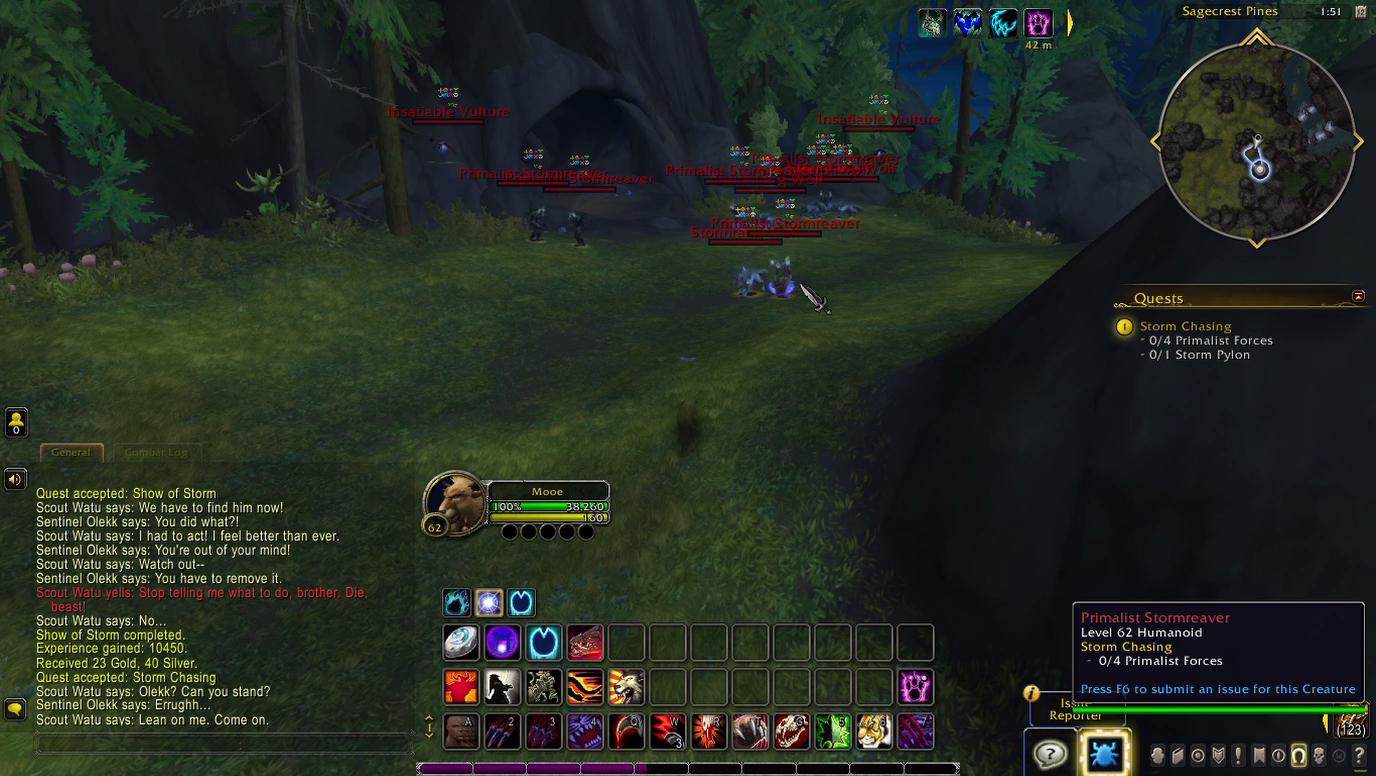The height and width of the screenshot is (776, 1376).
Task: Click the purple glowing paw print ability
Action: (x=915, y=687)
